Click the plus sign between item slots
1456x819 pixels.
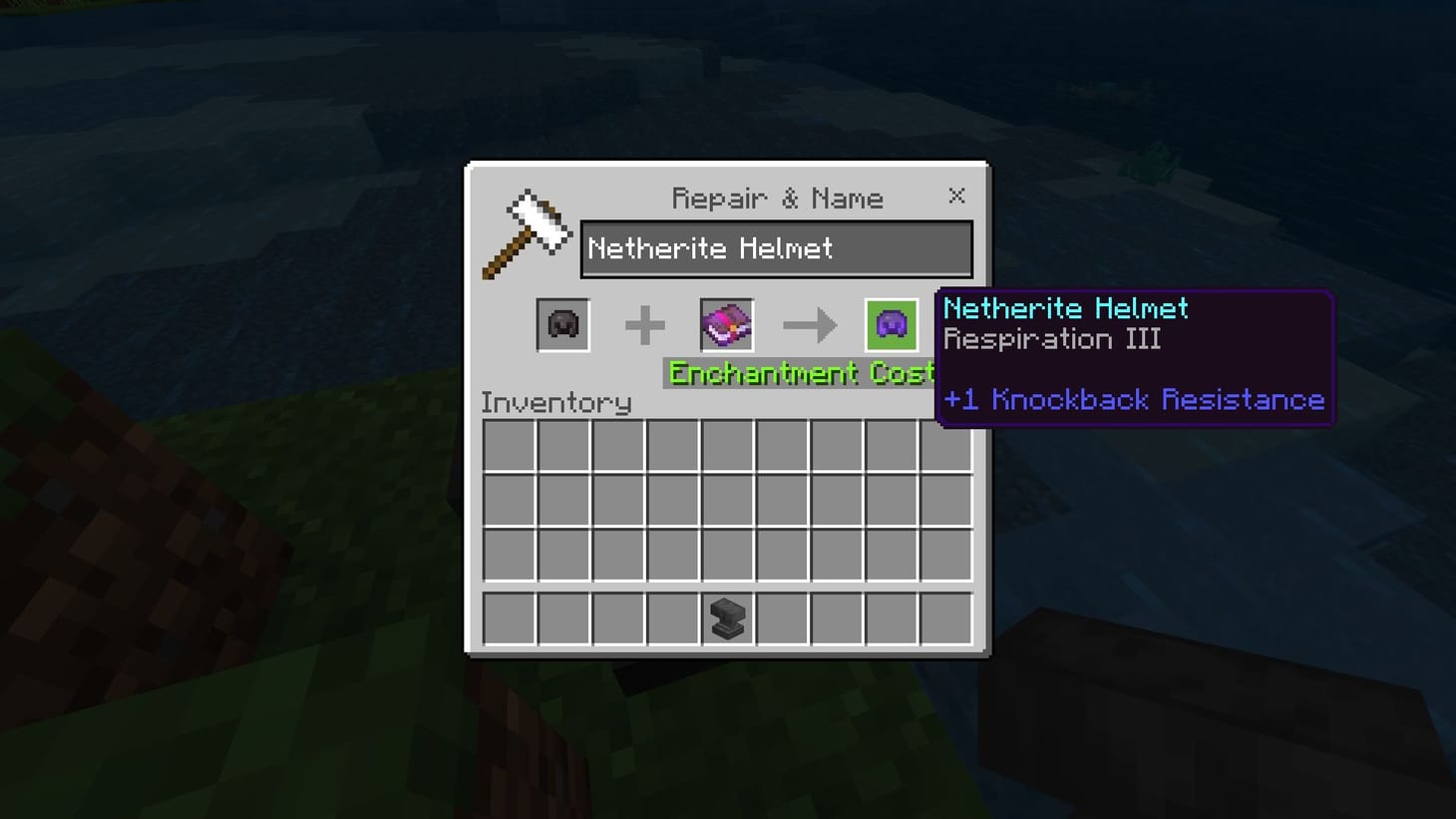point(644,324)
